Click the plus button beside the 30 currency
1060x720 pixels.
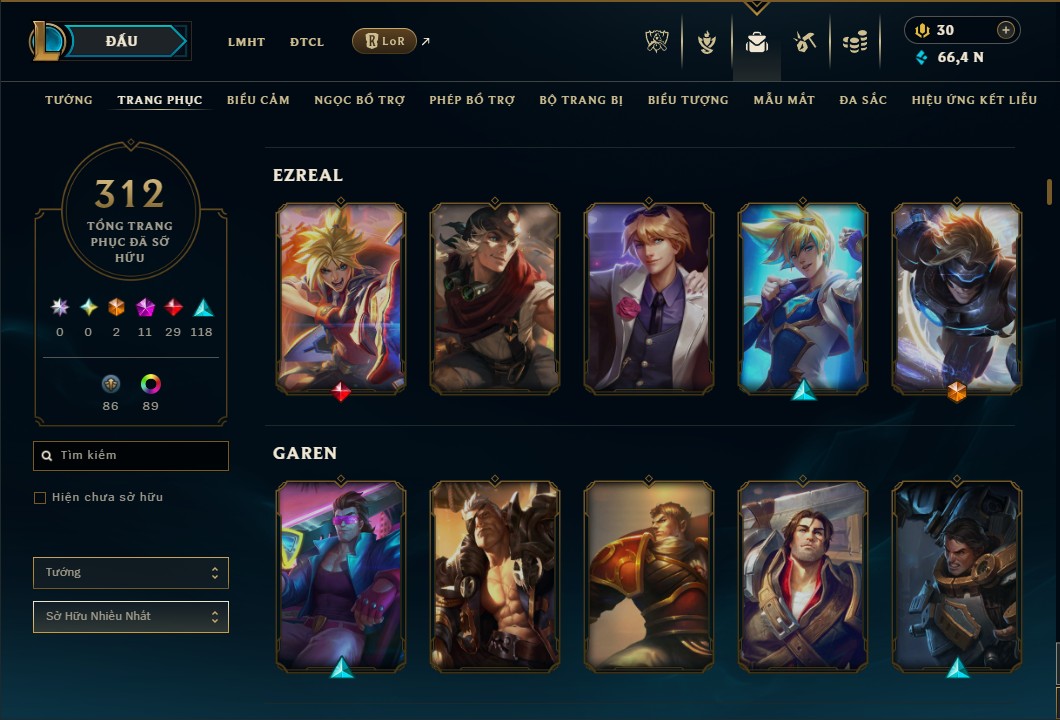(1006, 30)
